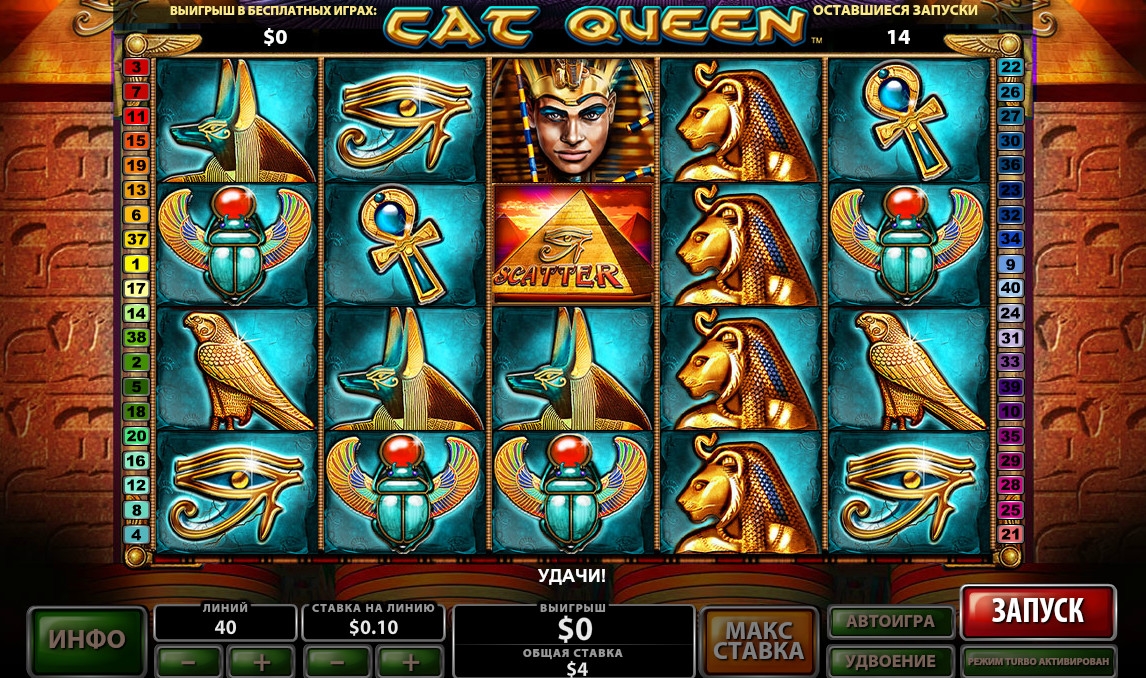Select payline marker number 37

[x=136, y=239]
